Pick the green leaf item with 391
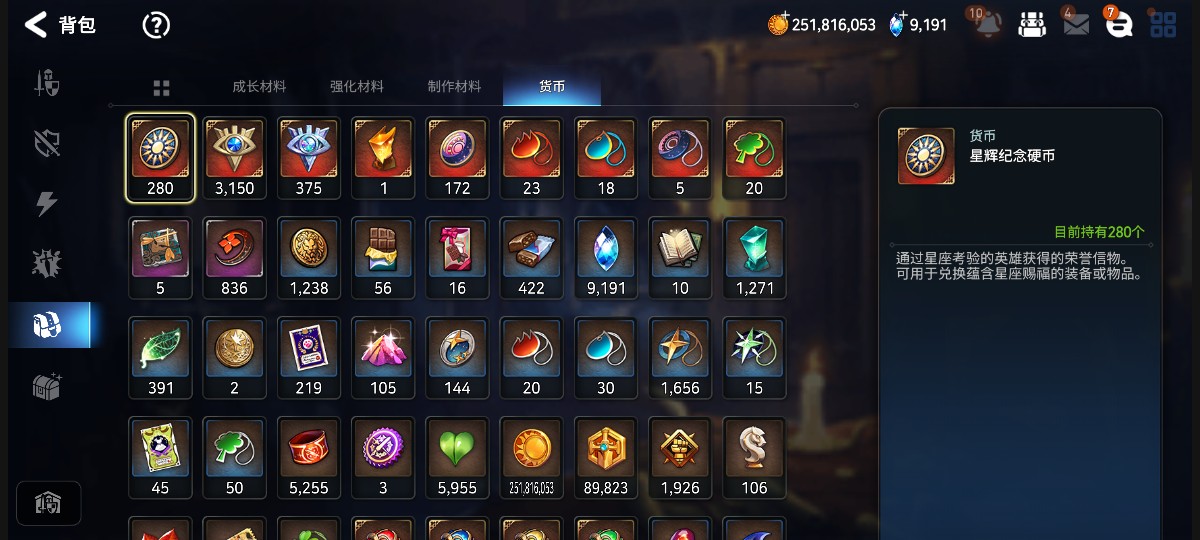The width and height of the screenshot is (1200, 540). [x=160, y=358]
